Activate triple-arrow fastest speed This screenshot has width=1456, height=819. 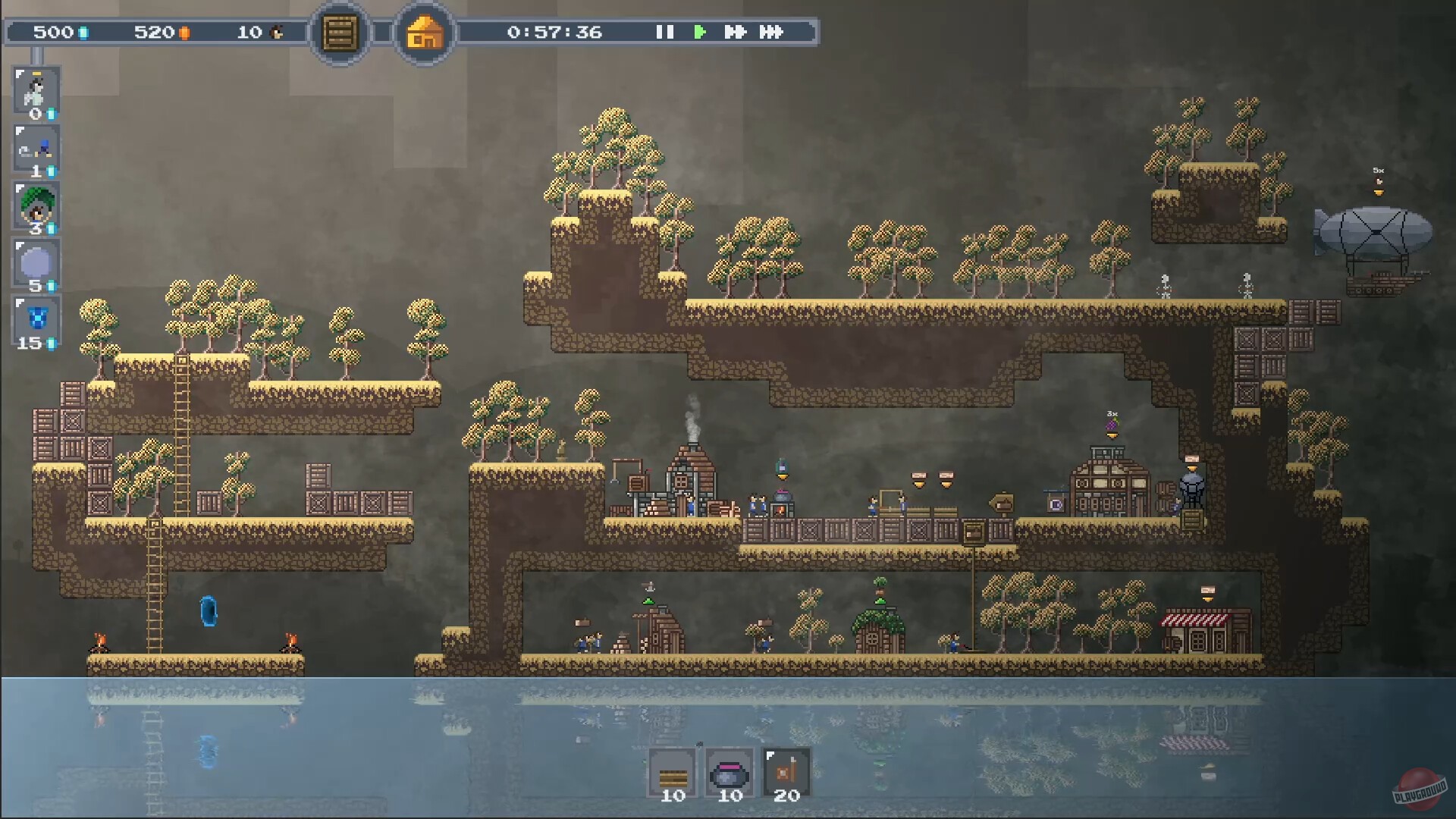point(771,32)
